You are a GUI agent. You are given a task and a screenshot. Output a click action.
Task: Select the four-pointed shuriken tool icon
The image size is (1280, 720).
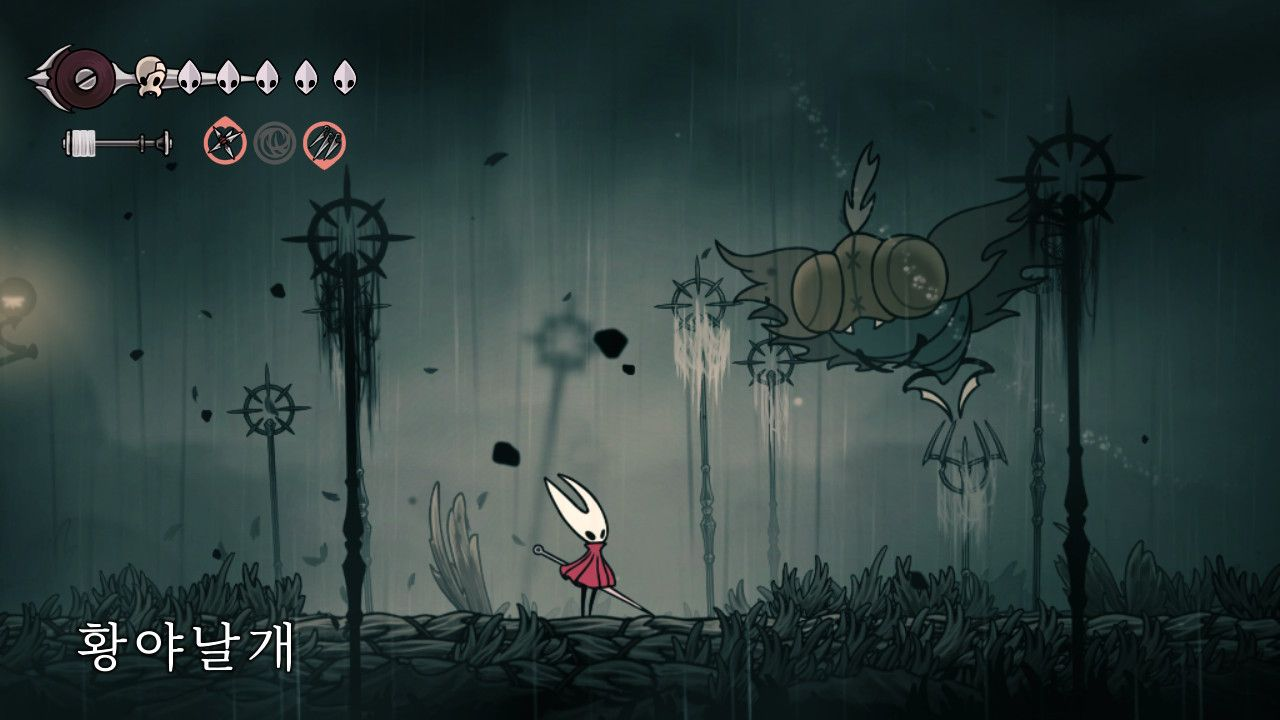coord(225,143)
